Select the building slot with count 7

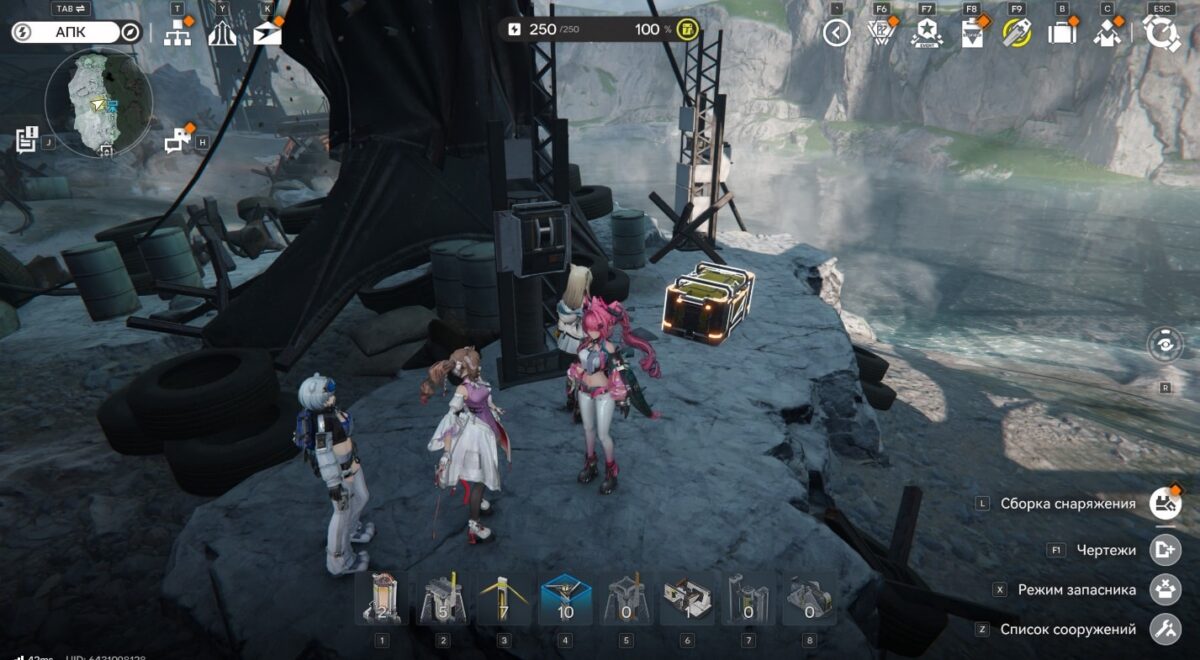(504, 599)
